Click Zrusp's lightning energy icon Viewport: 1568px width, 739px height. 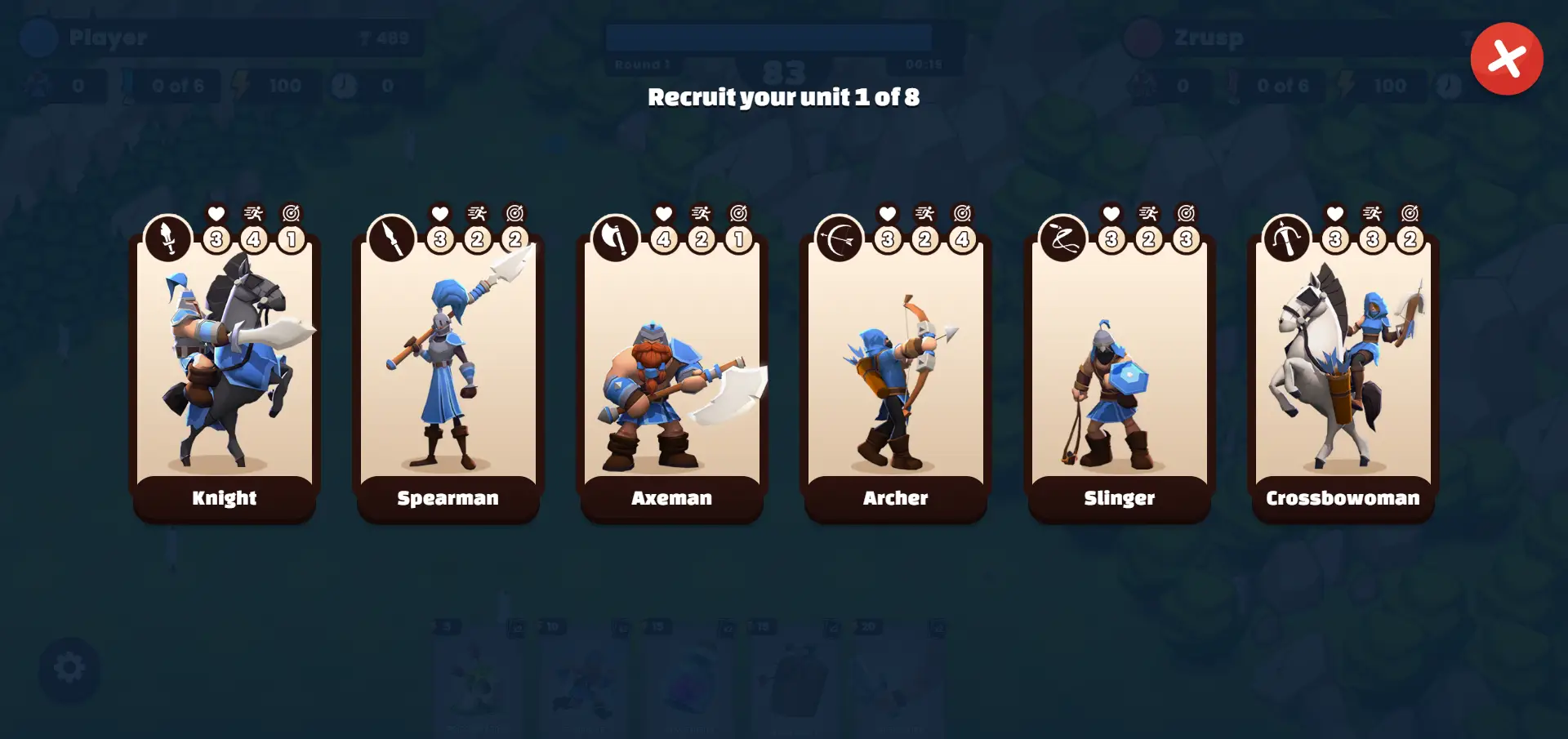point(1344,85)
